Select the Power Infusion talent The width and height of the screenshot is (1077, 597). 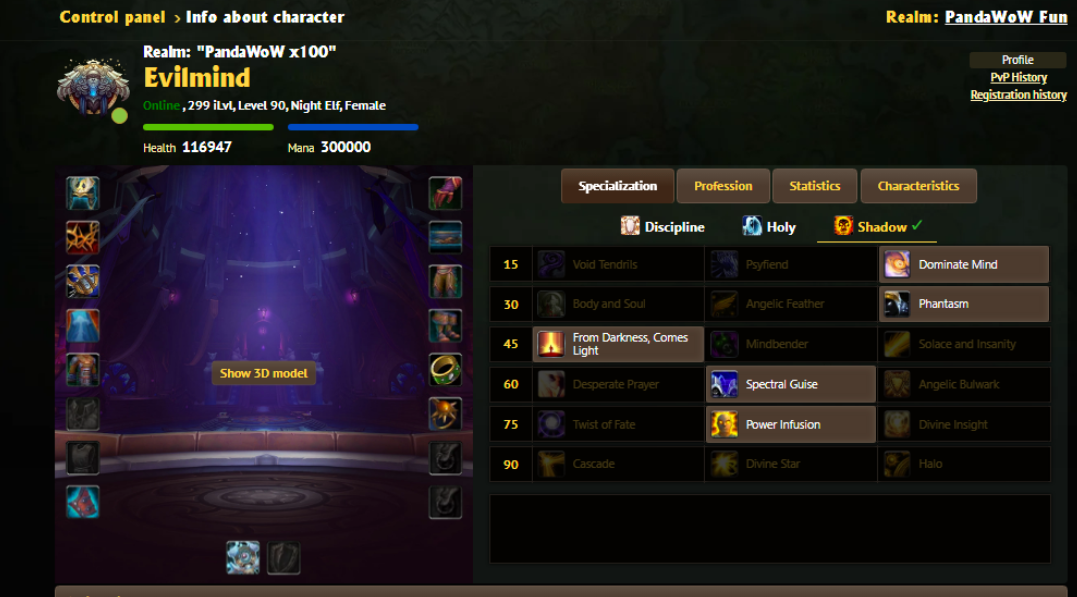tap(791, 424)
